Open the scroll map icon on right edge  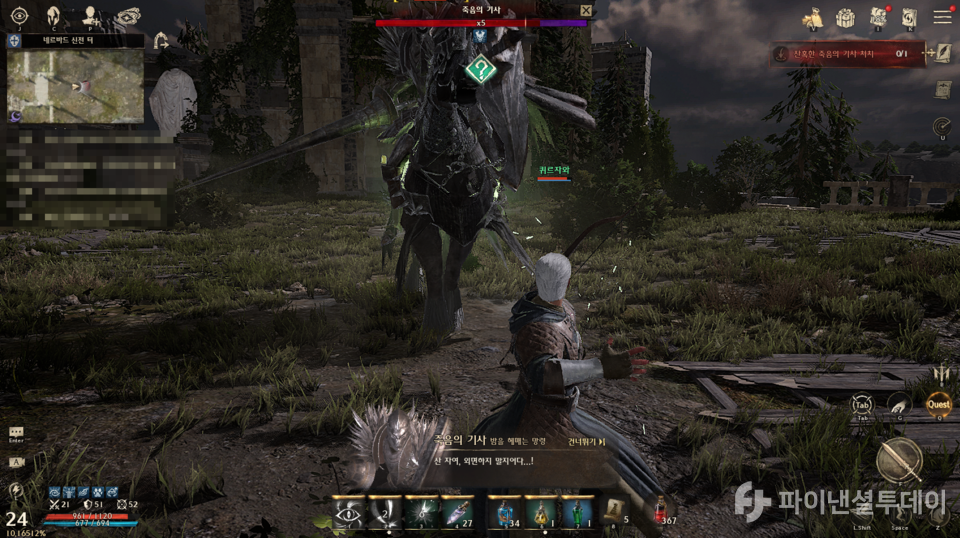942,90
